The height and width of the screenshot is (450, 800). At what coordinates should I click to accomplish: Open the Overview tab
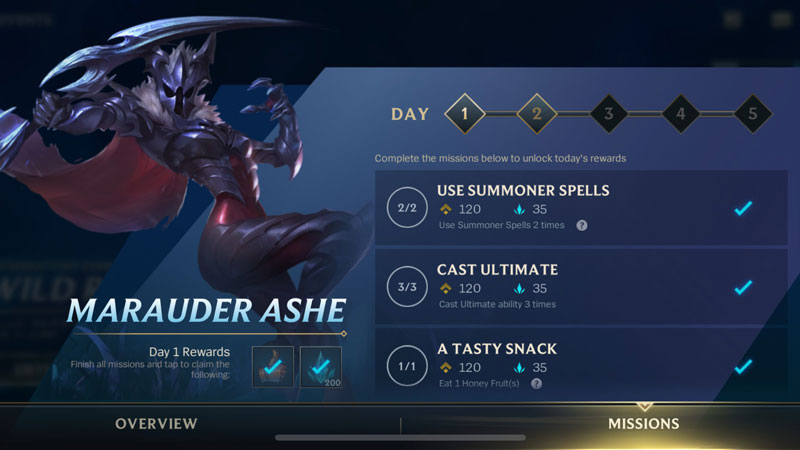click(x=156, y=424)
